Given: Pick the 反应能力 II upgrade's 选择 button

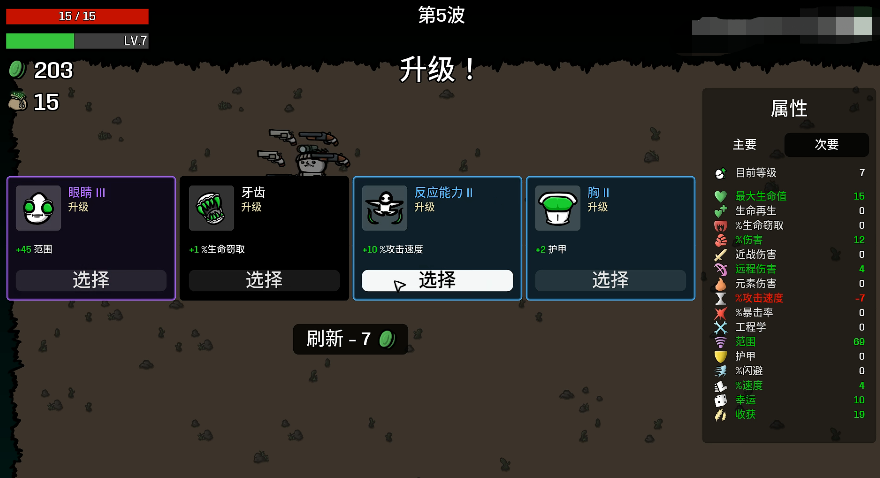Looking at the screenshot, I should (437, 280).
